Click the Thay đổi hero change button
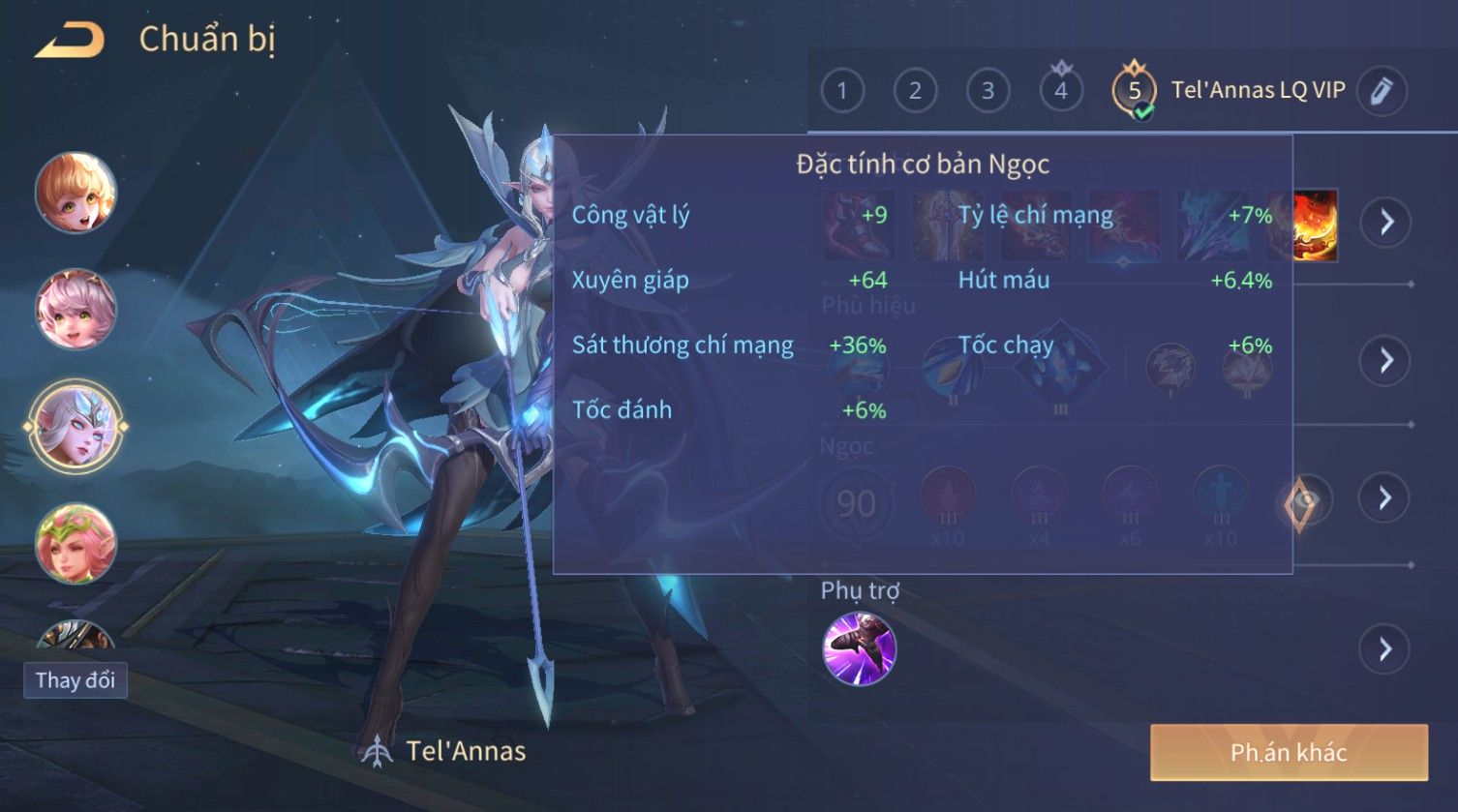This screenshot has height=812, width=1458. (x=76, y=680)
